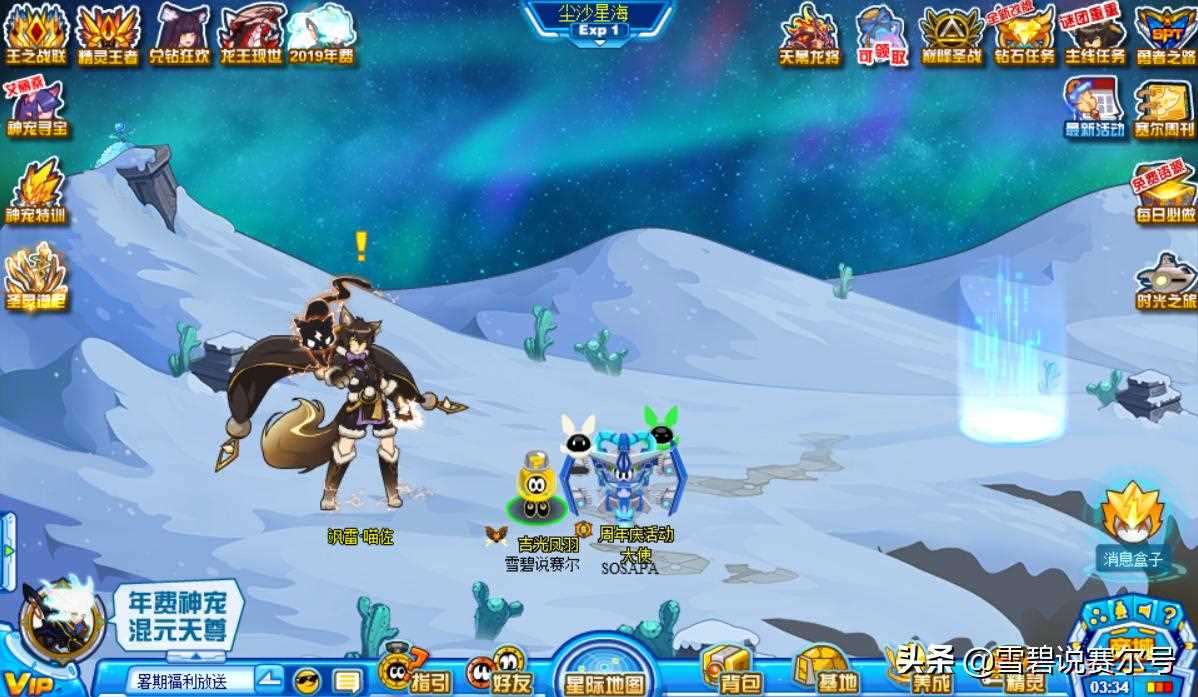This screenshot has height=697, width=1198.
Task: Open the 主线任务 main quests
Action: click(x=1094, y=34)
